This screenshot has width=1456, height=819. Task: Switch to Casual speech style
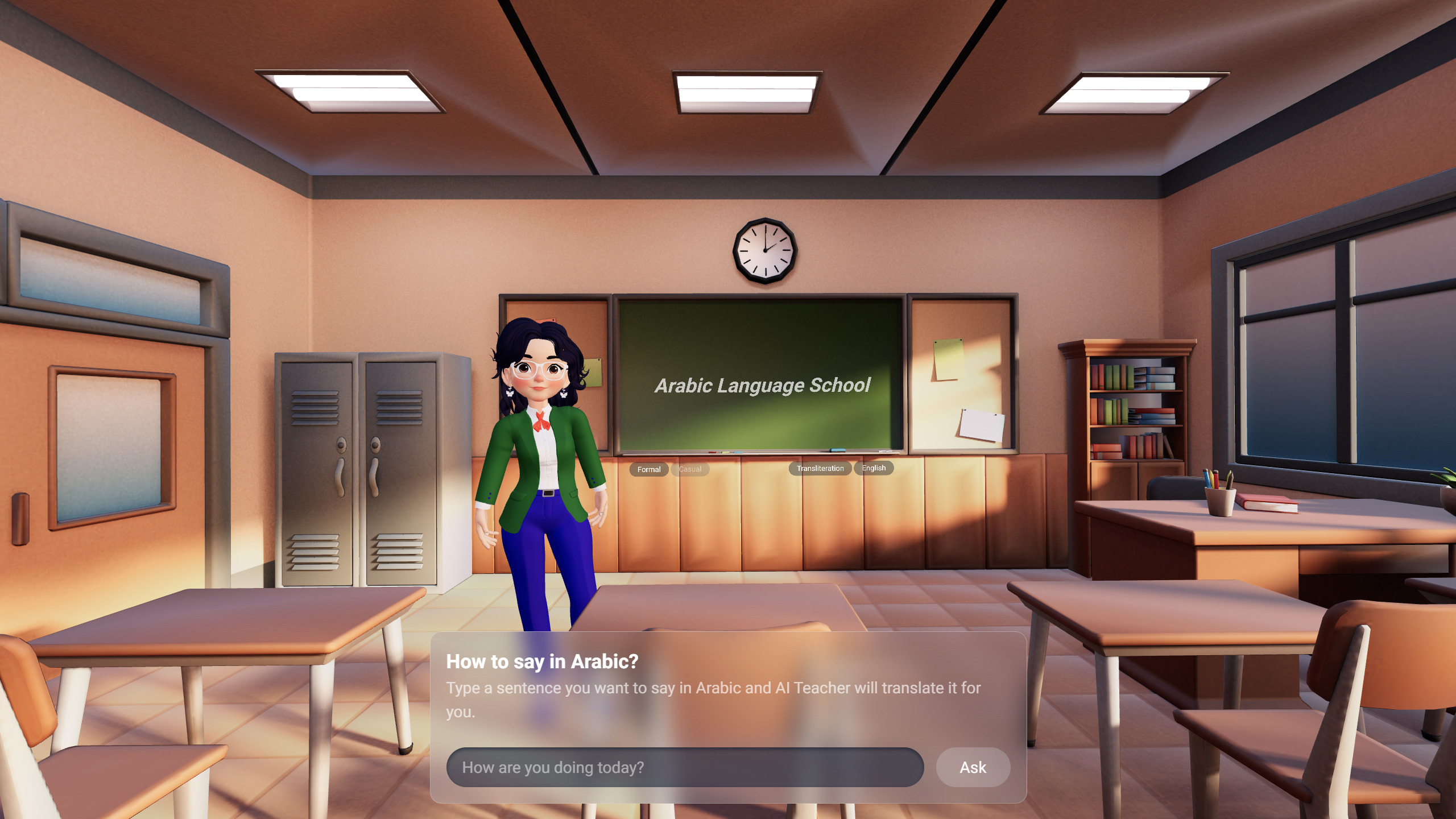690,469
